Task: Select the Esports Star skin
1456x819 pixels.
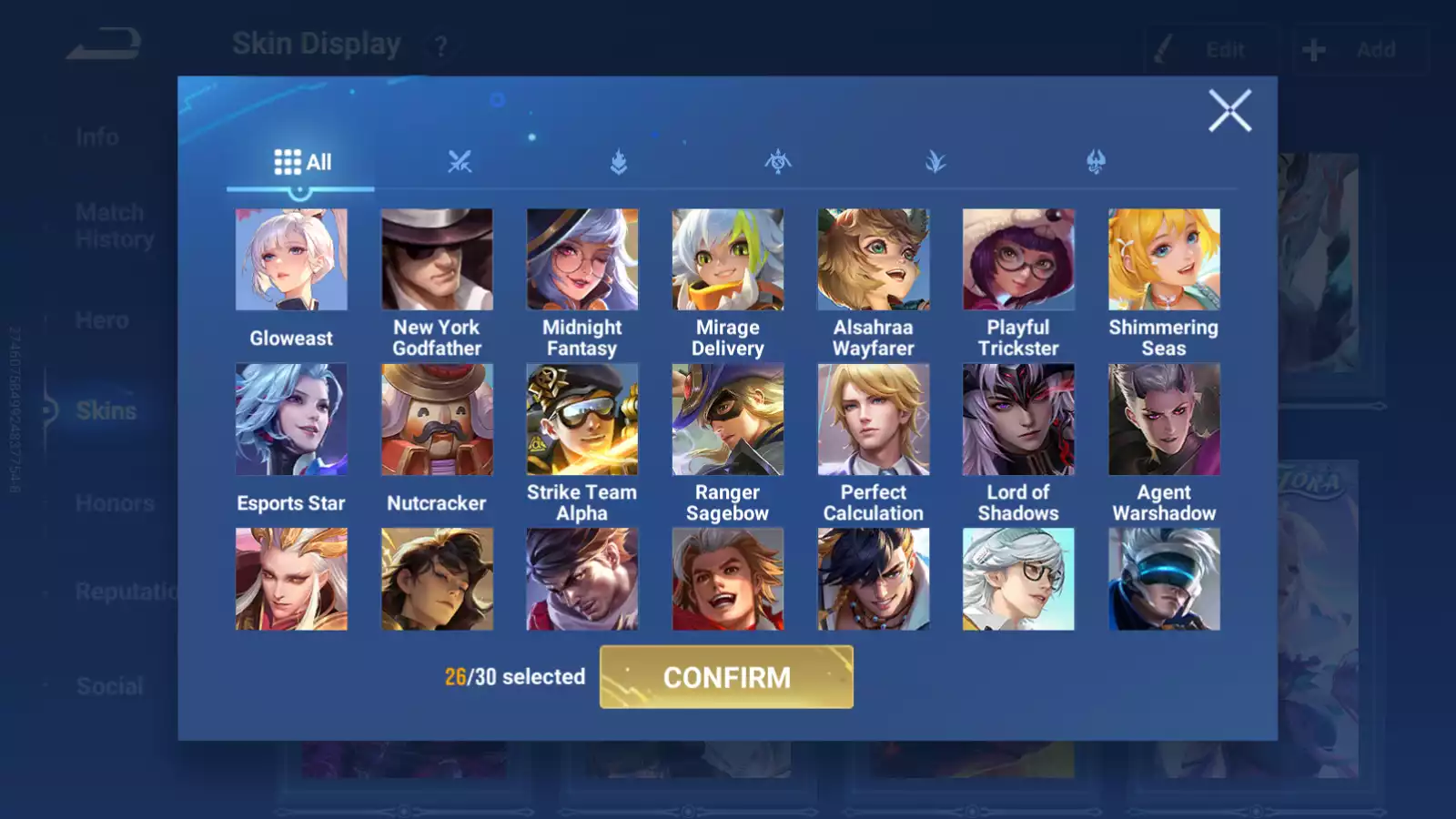Action: click(x=291, y=420)
